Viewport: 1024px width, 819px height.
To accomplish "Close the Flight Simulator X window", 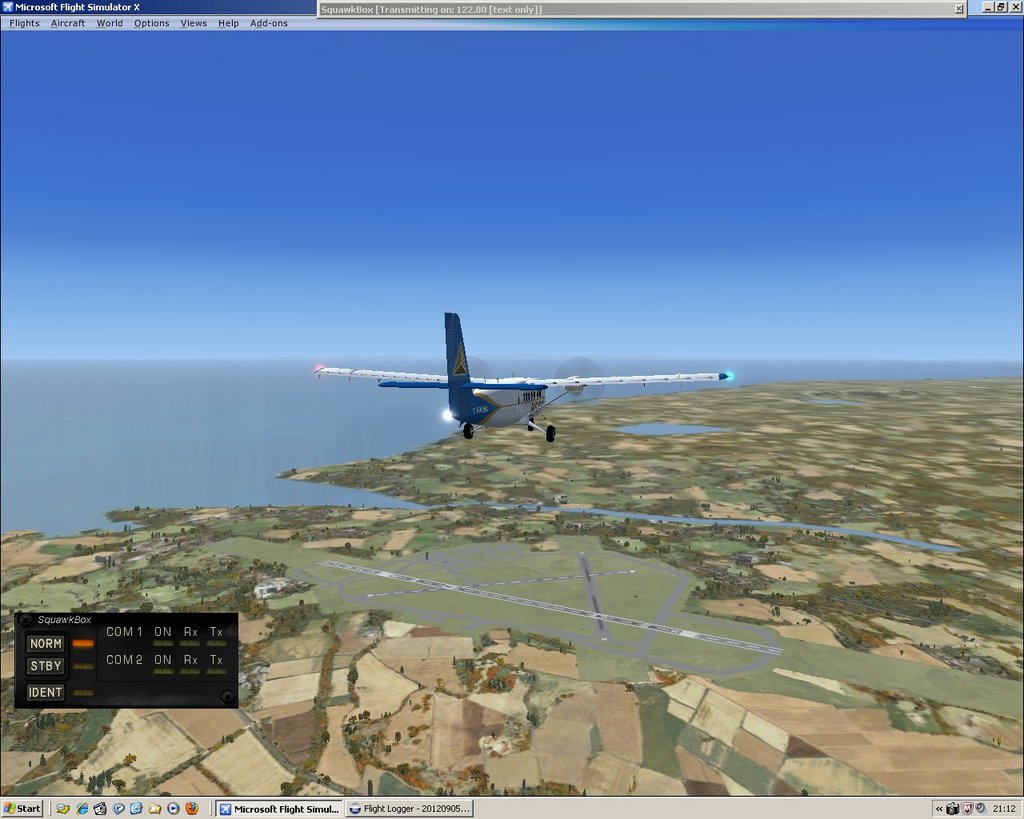I will [x=1014, y=7].
